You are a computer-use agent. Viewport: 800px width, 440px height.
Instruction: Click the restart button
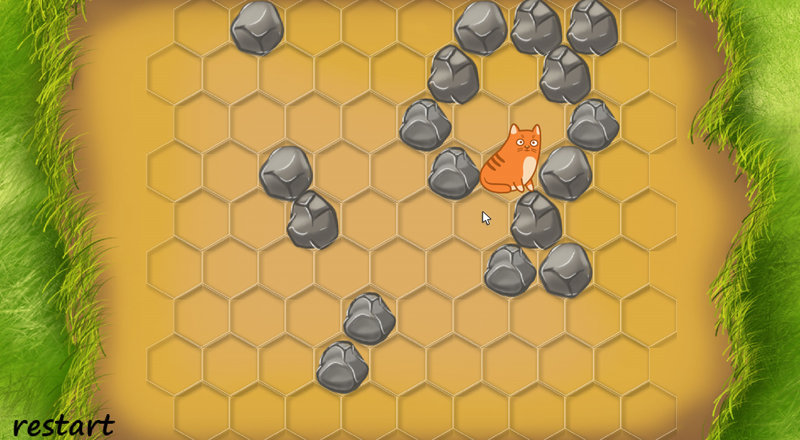62,425
